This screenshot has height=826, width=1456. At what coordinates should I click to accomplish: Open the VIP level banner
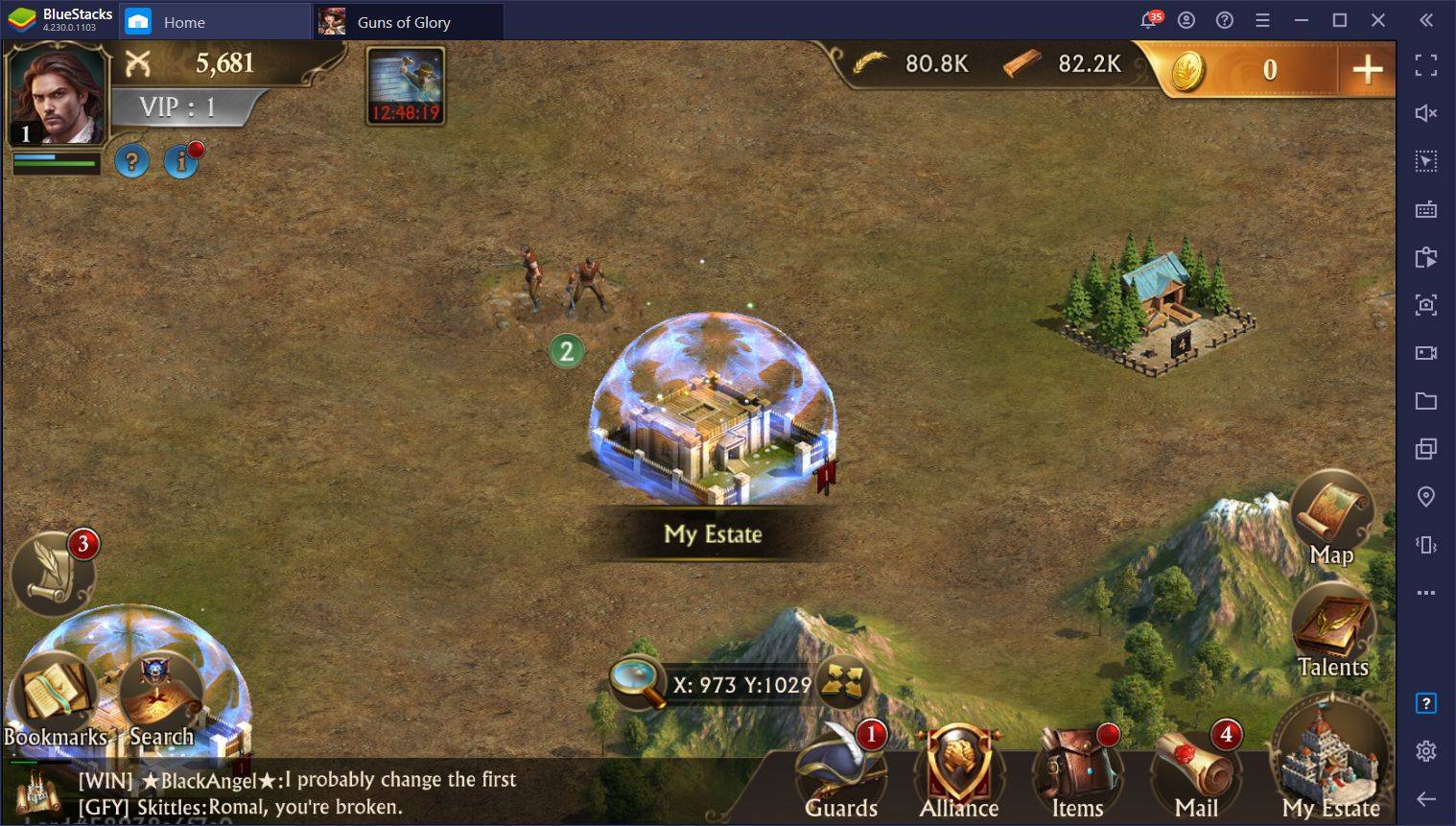[180, 107]
